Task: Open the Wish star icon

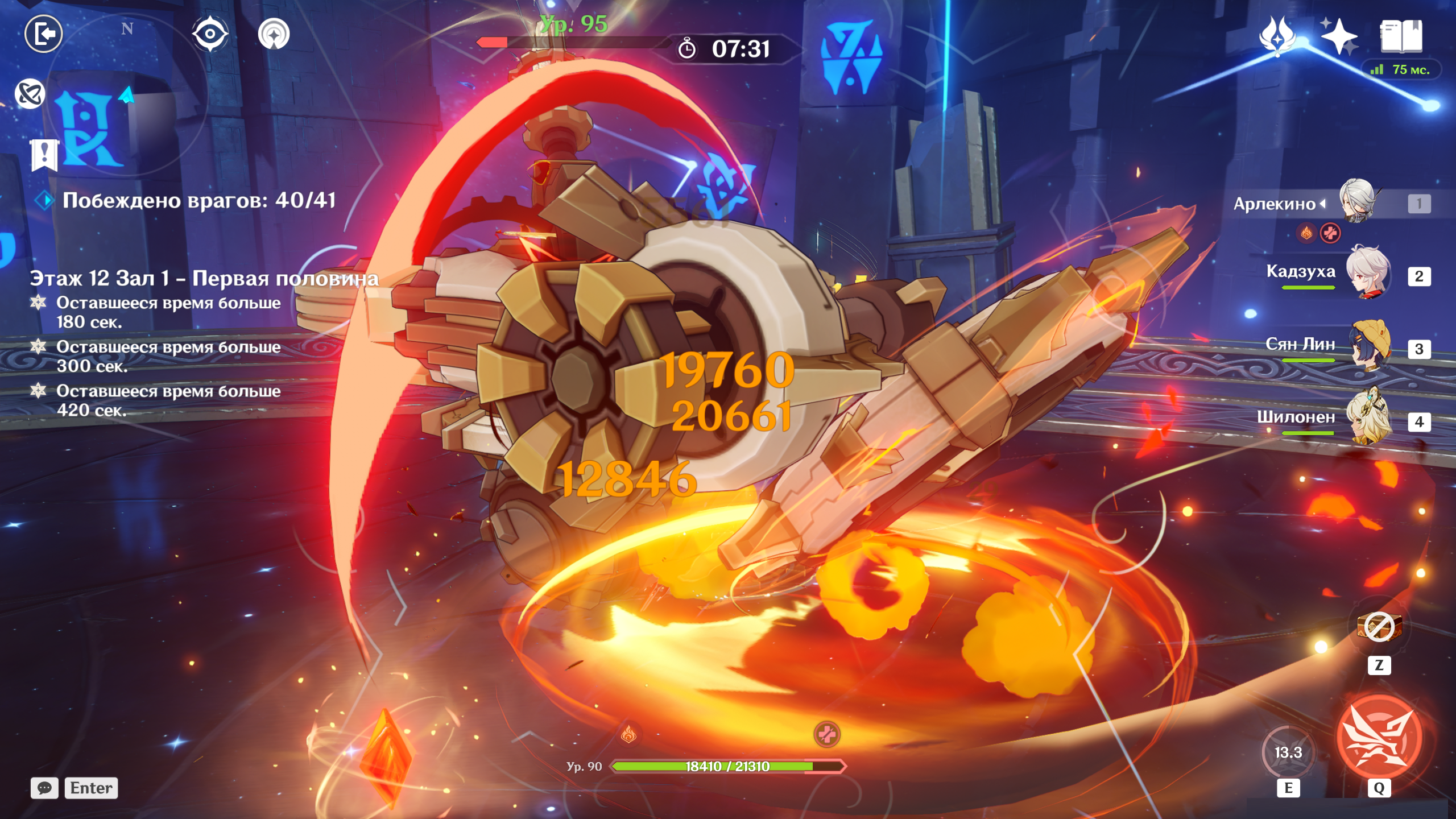Action: click(1339, 36)
